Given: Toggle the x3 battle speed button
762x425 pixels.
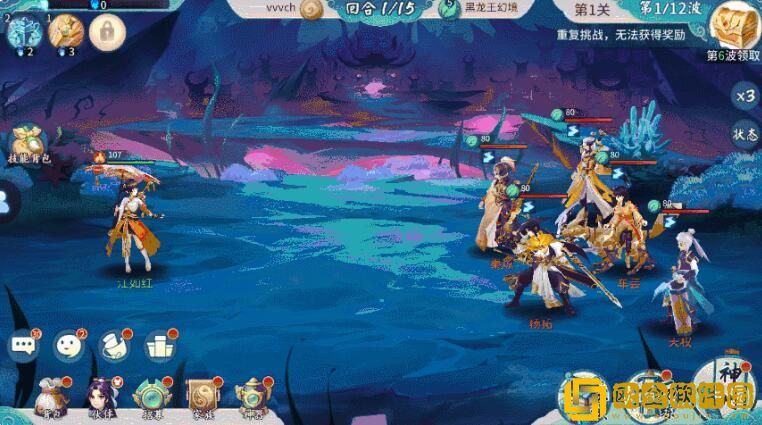Looking at the screenshot, I should 743,97.
